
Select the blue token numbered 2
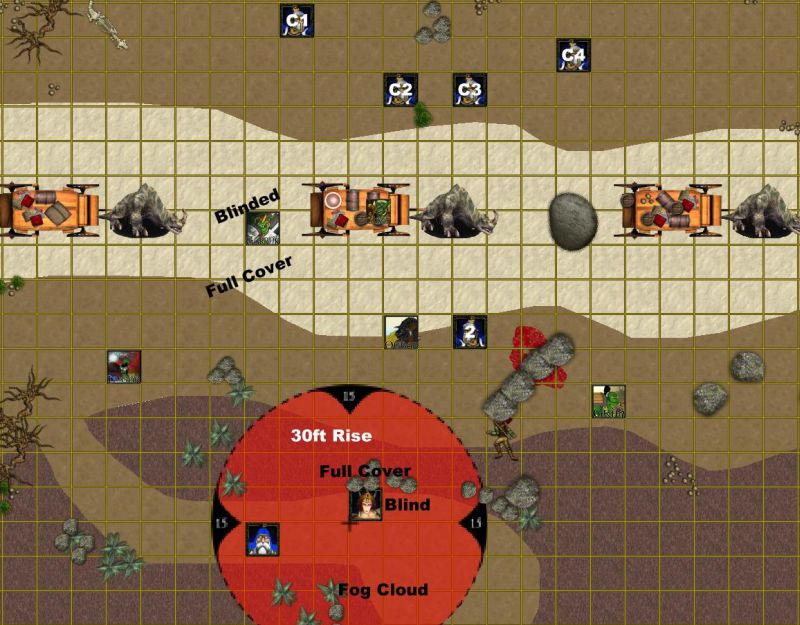tap(469, 332)
